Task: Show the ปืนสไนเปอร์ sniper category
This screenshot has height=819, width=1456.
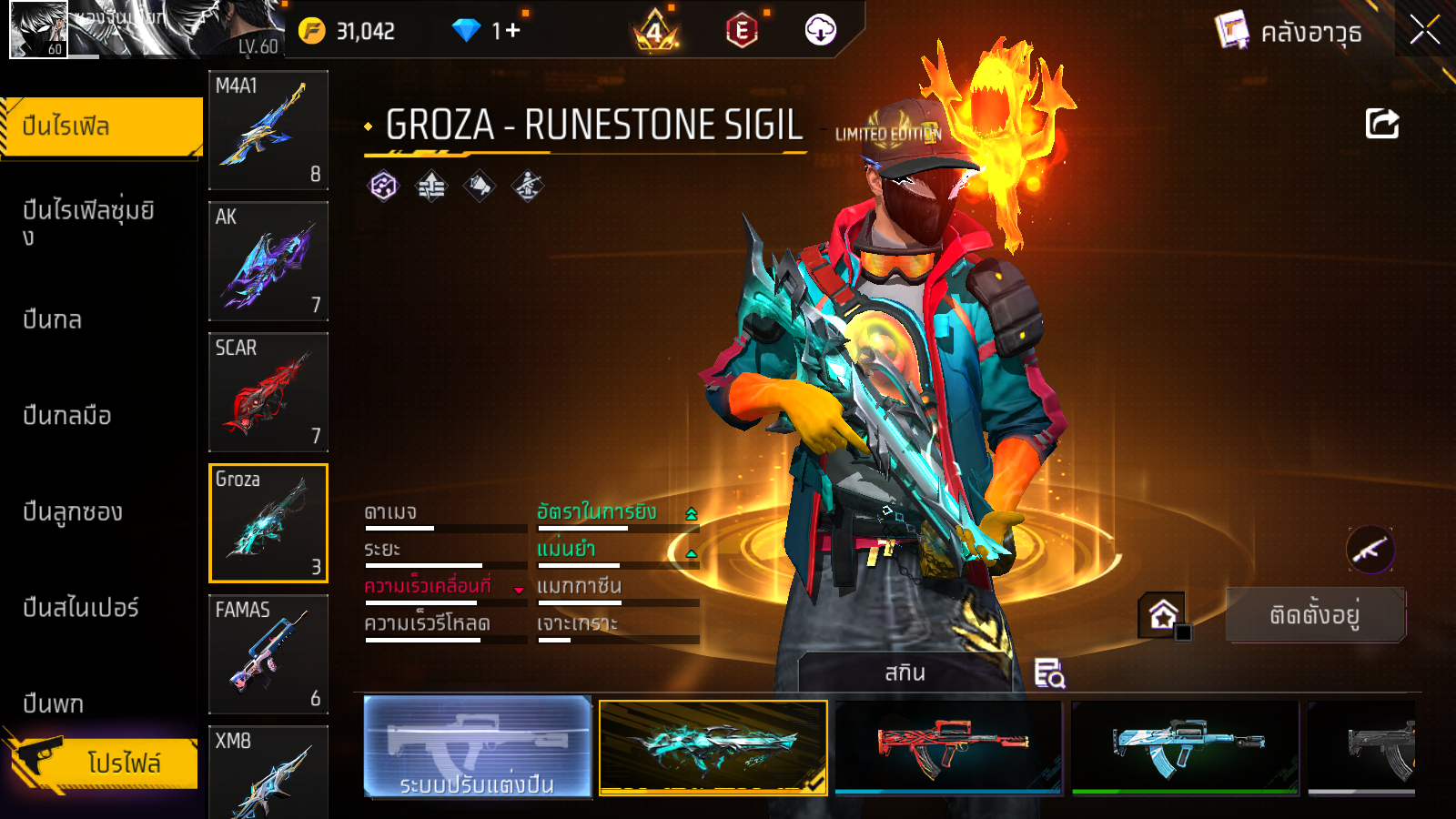Action: click(81, 608)
